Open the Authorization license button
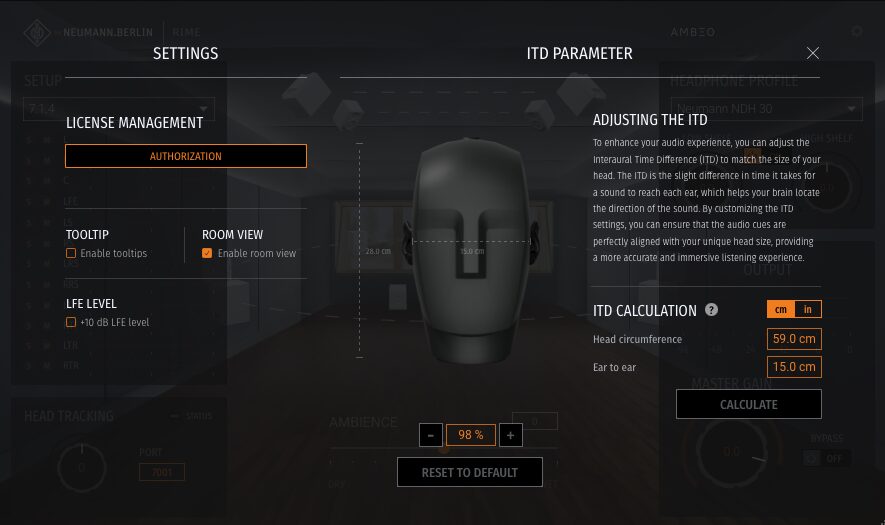This screenshot has width=885, height=525. [186, 156]
